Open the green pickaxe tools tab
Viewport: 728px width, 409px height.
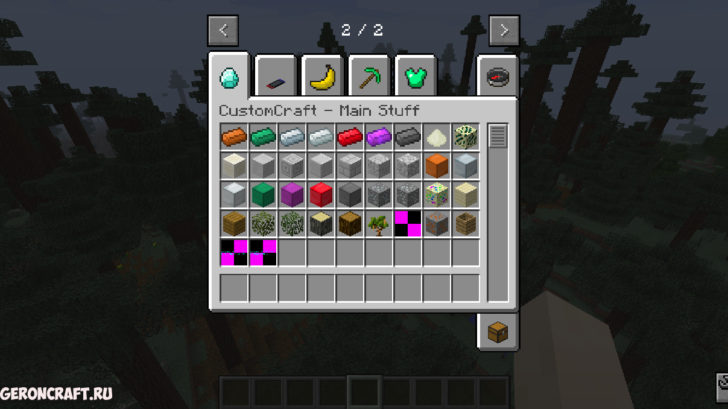368,75
